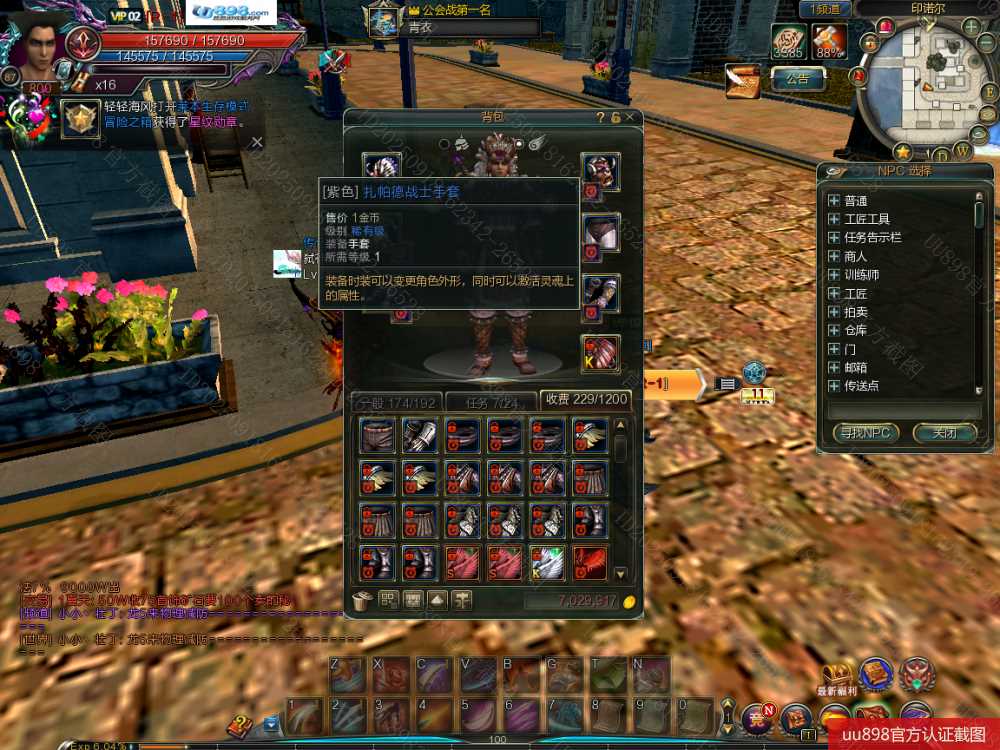
Task: Switch to the 一般 bag tab
Action: point(395,401)
